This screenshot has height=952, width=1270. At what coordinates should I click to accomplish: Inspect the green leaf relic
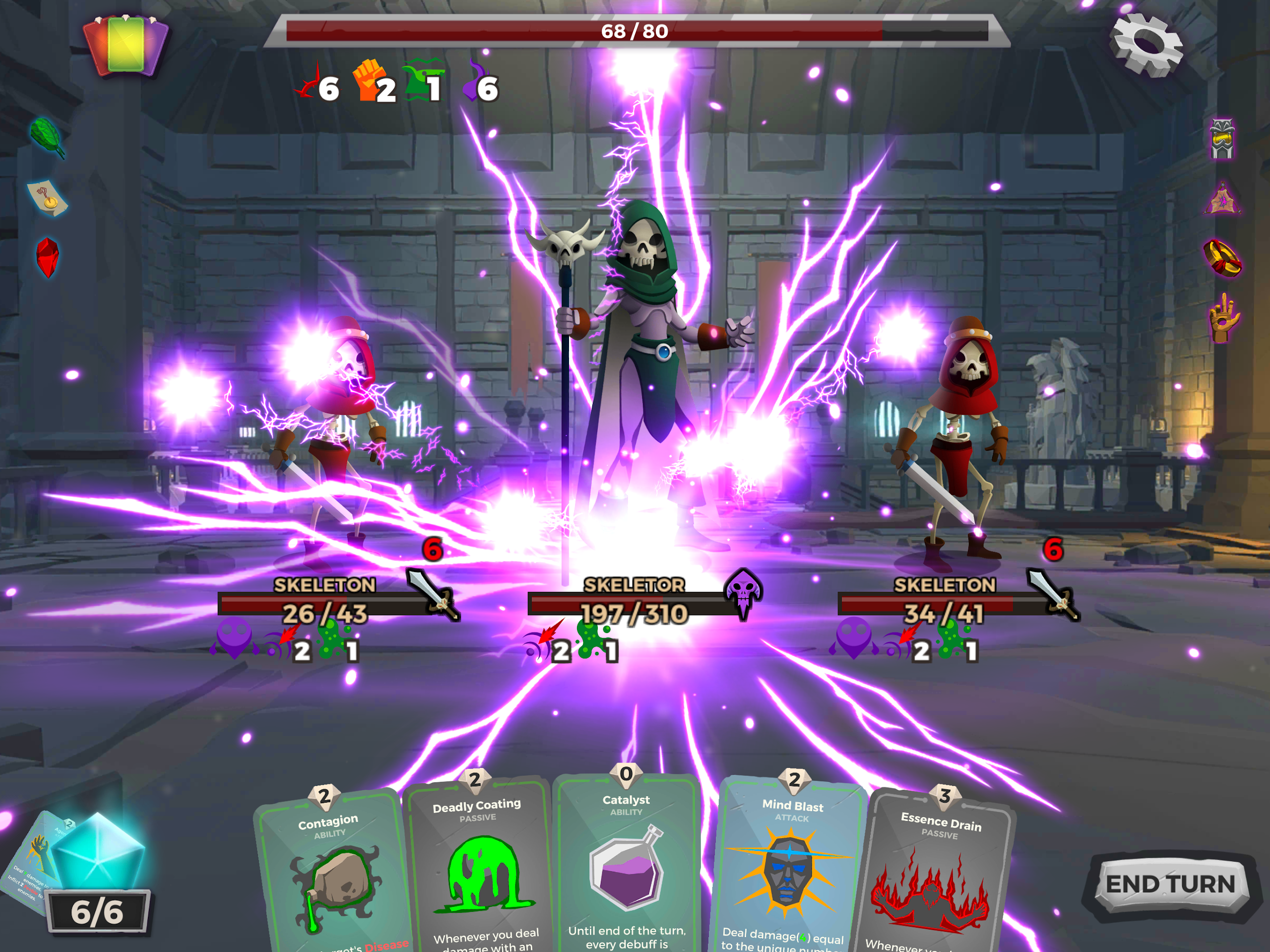point(47,136)
